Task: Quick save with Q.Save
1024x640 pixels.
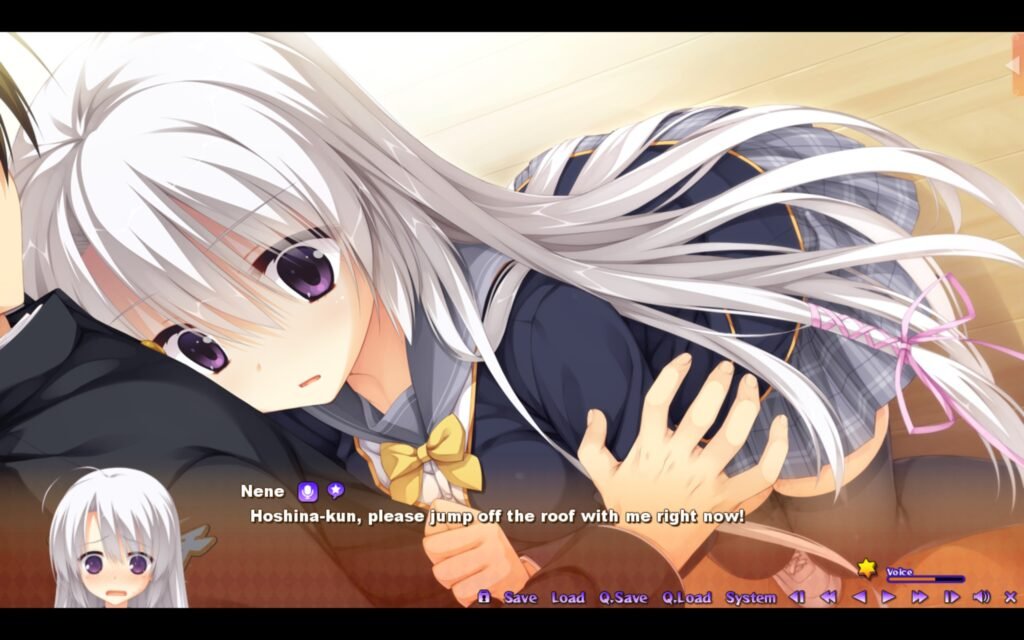Action: coord(623,597)
